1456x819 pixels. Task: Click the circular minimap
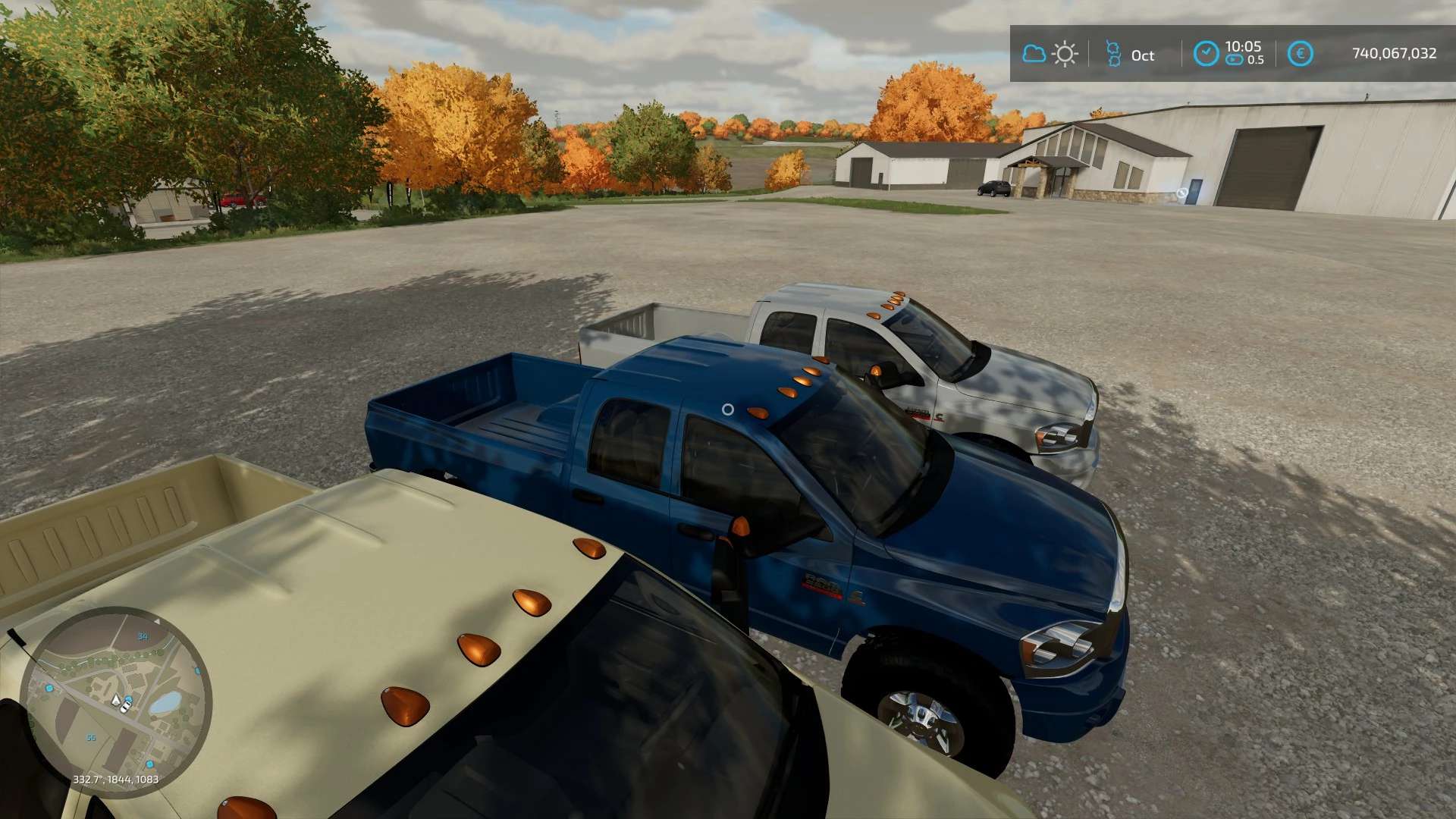pyautogui.click(x=115, y=701)
